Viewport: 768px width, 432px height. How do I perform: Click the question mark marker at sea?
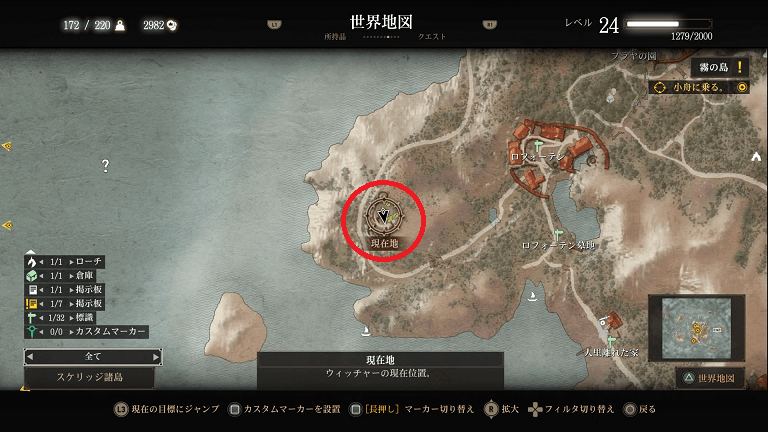[x=105, y=166]
